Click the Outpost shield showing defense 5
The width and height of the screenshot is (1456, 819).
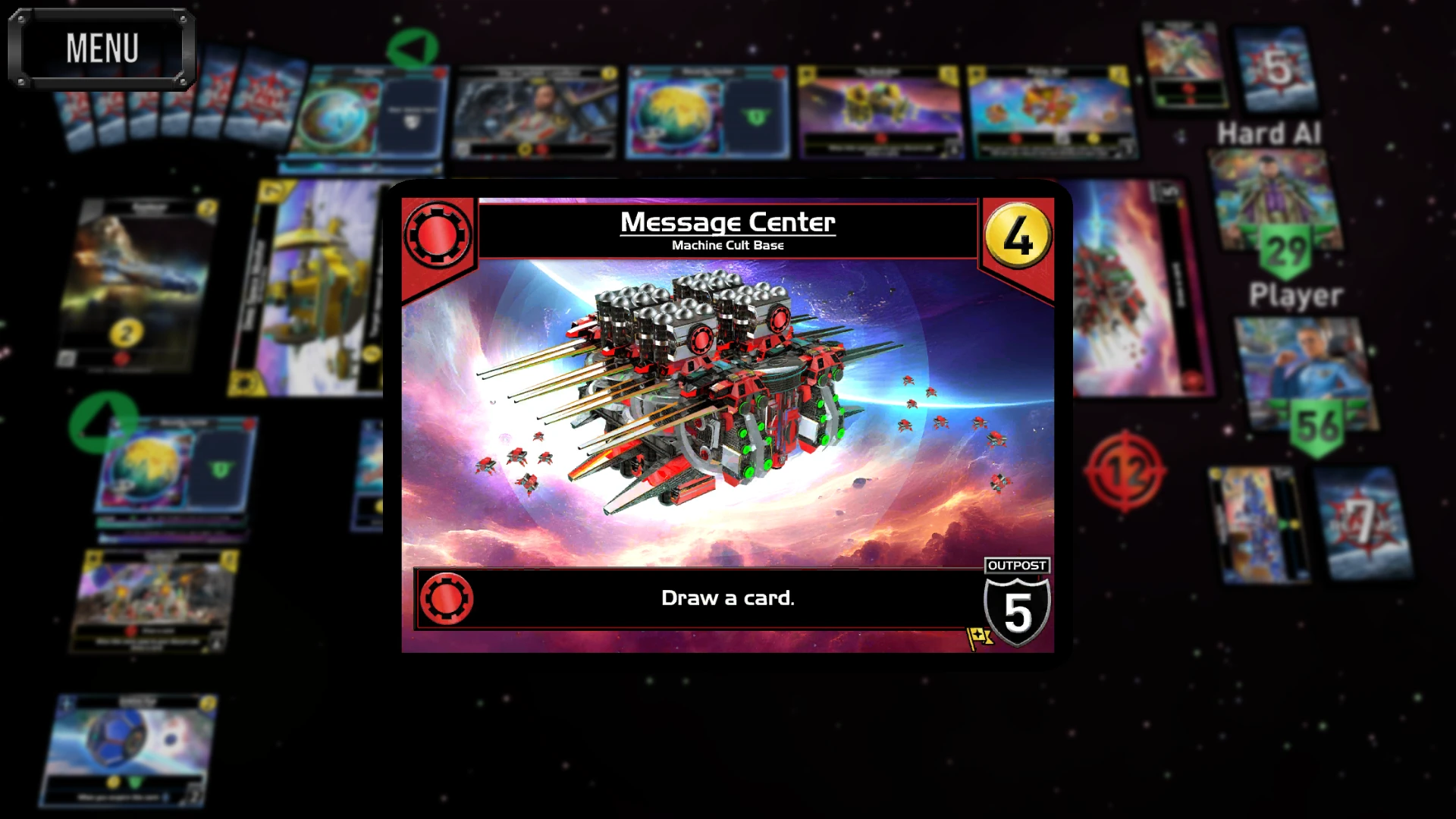coord(1017,607)
